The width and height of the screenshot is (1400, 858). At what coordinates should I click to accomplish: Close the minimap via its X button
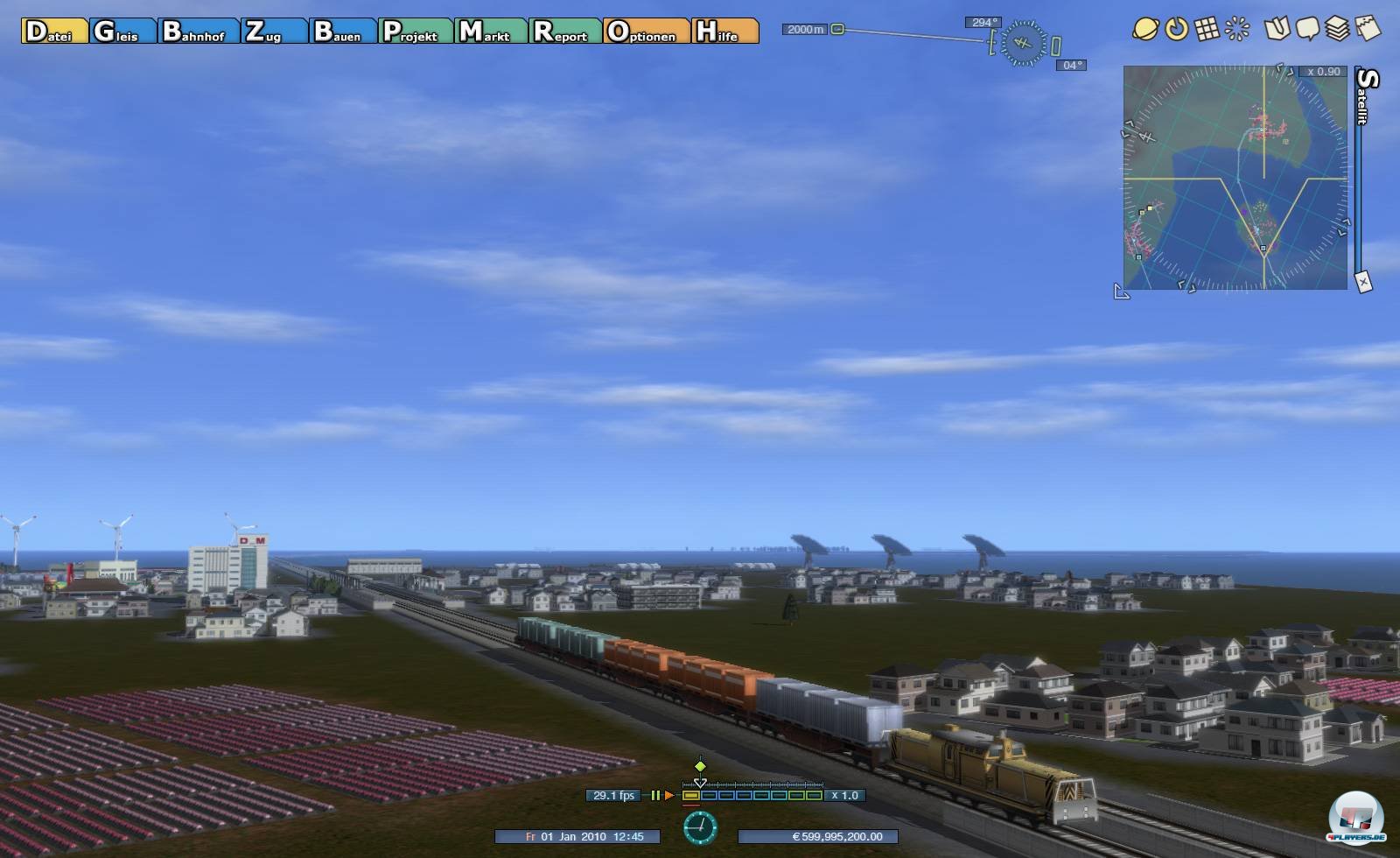coord(1362,280)
